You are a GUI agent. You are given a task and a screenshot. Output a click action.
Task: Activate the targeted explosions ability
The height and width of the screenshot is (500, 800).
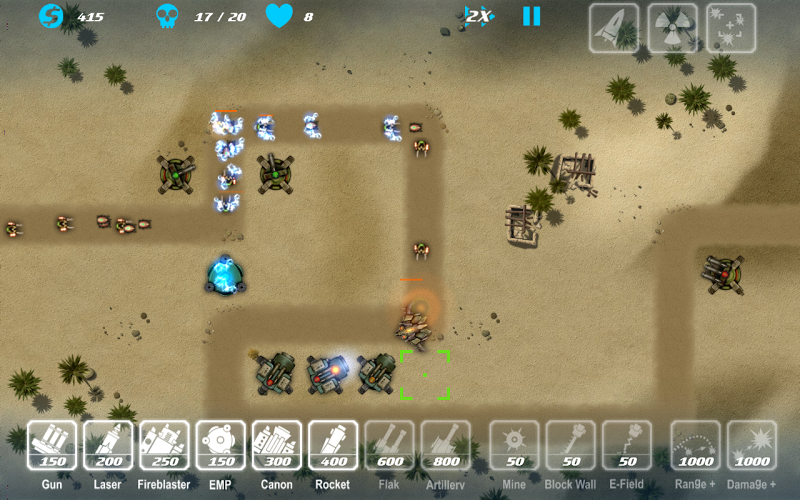731,28
